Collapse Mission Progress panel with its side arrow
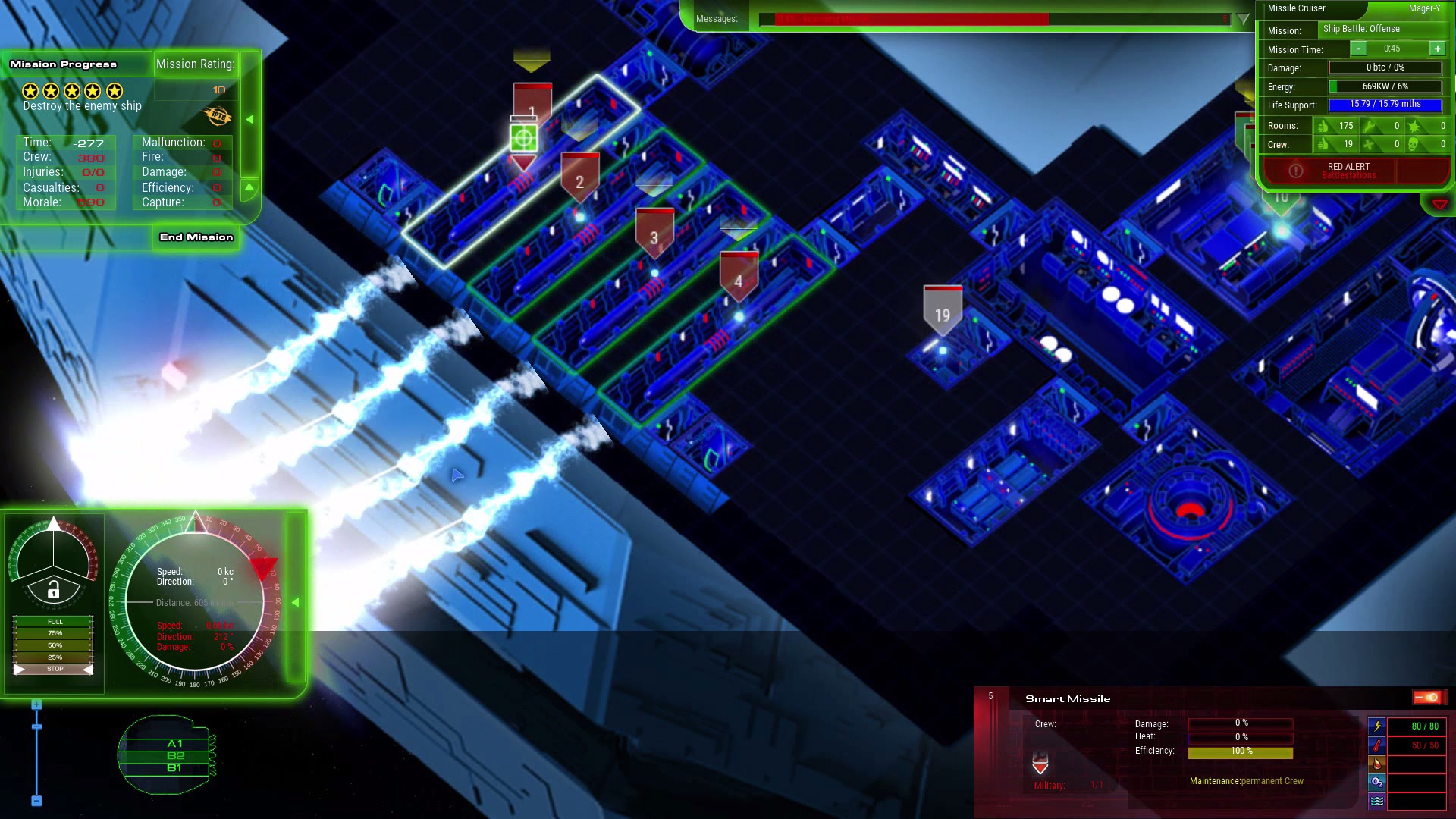The width and height of the screenshot is (1456, 819). (x=250, y=118)
